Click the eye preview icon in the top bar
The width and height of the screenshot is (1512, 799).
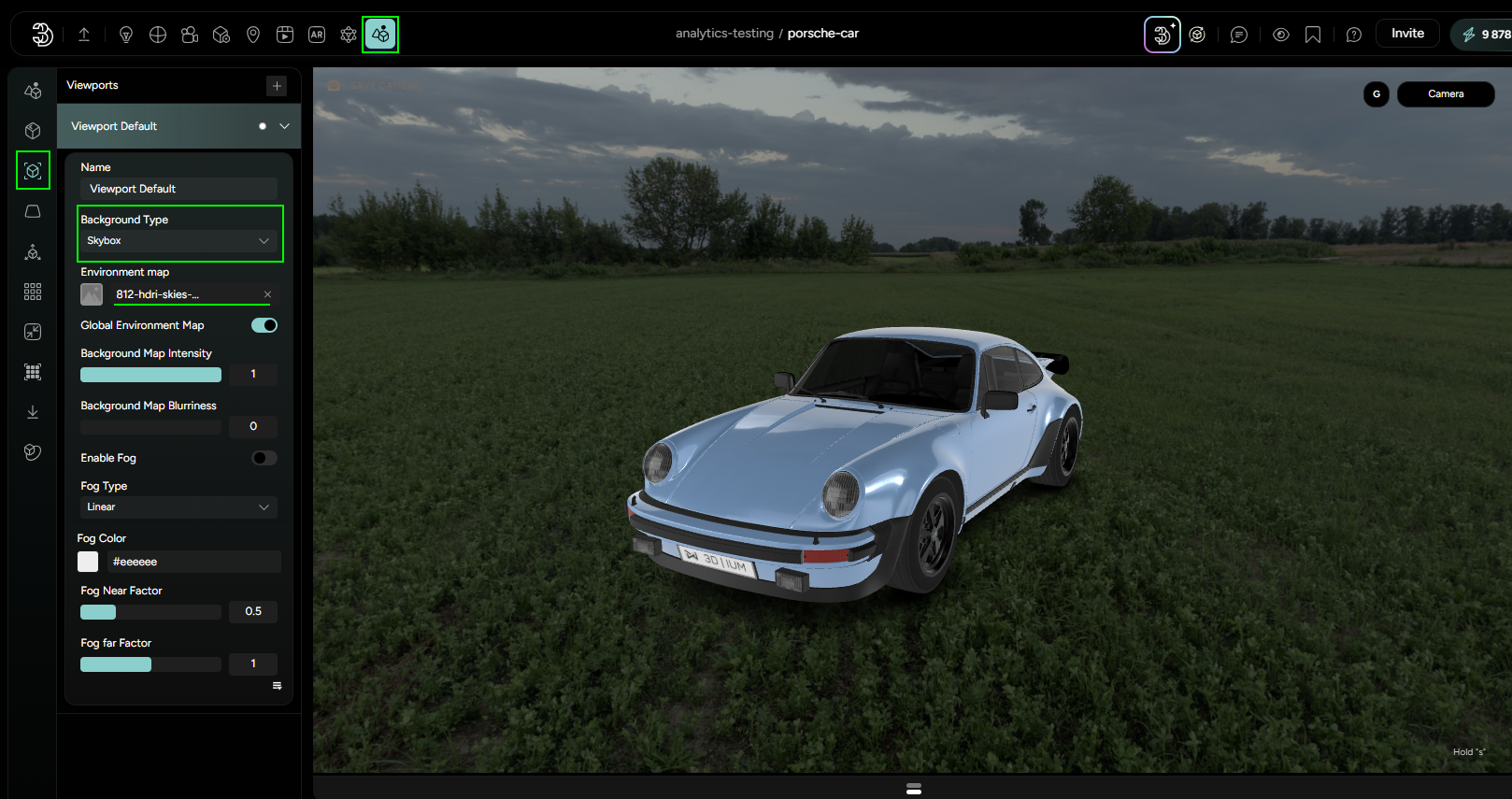[x=1281, y=34]
